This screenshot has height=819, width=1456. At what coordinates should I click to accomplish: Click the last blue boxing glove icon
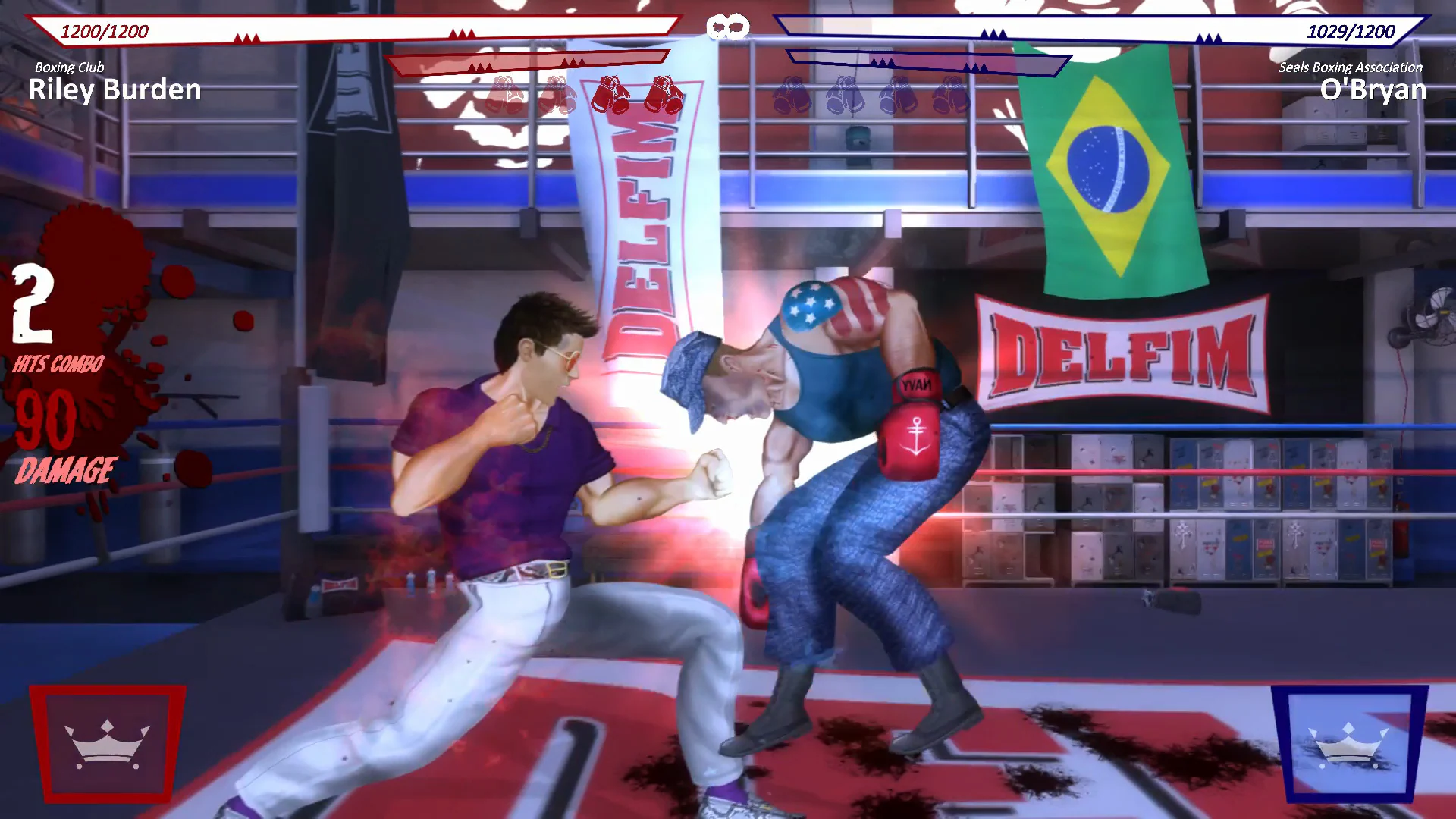(x=951, y=95)
